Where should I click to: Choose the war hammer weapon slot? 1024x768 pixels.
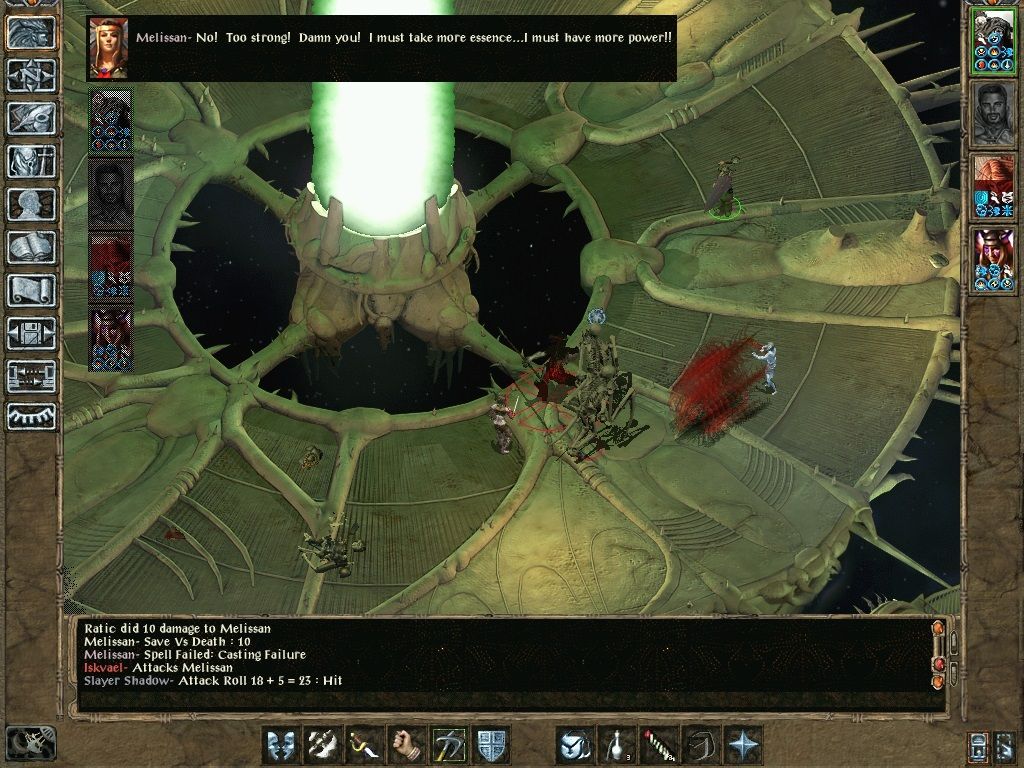[449, 745]
